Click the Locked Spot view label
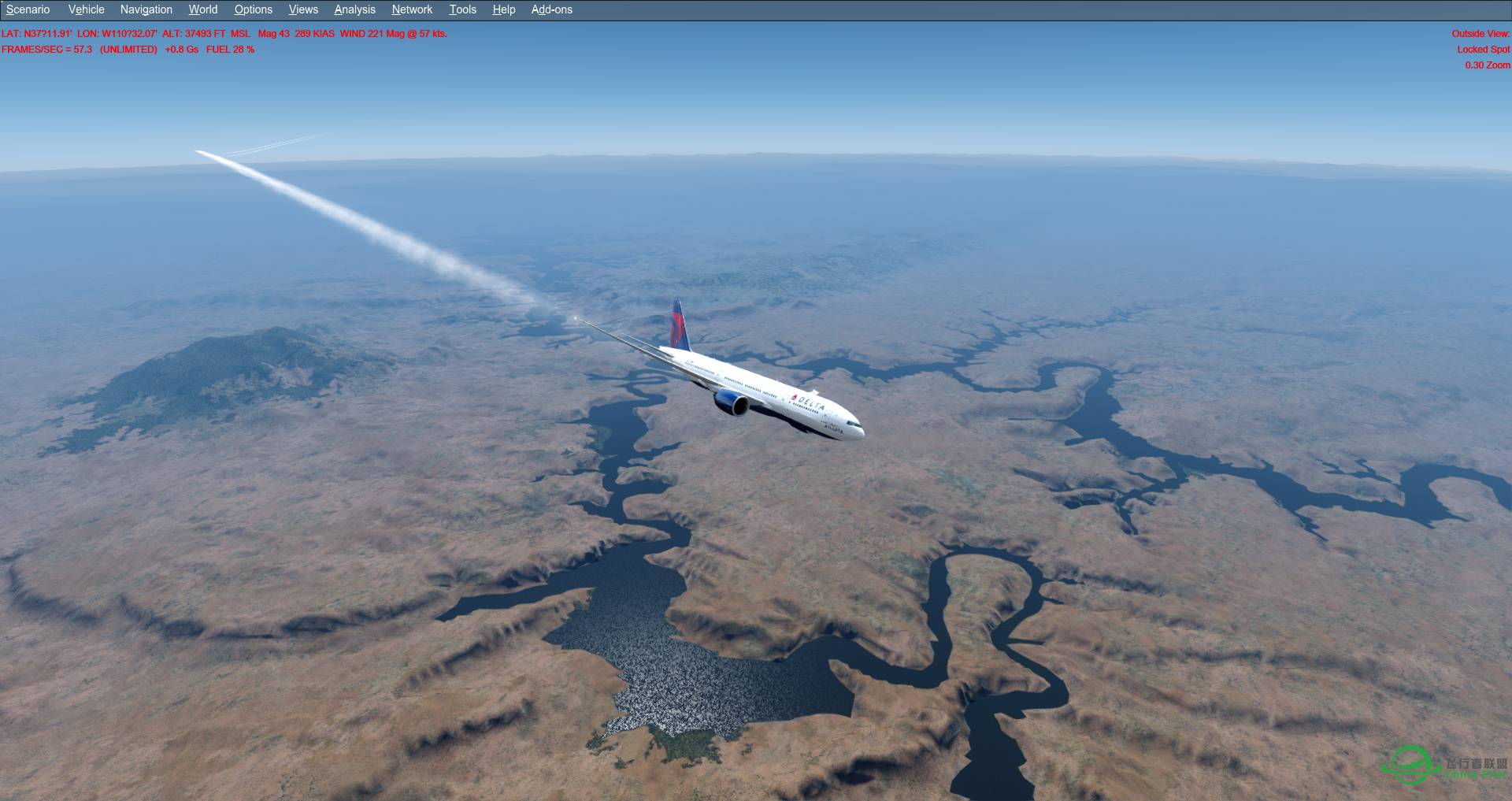The height and width of the screenshot is (801, 1512). click(x=1484, y=49)
